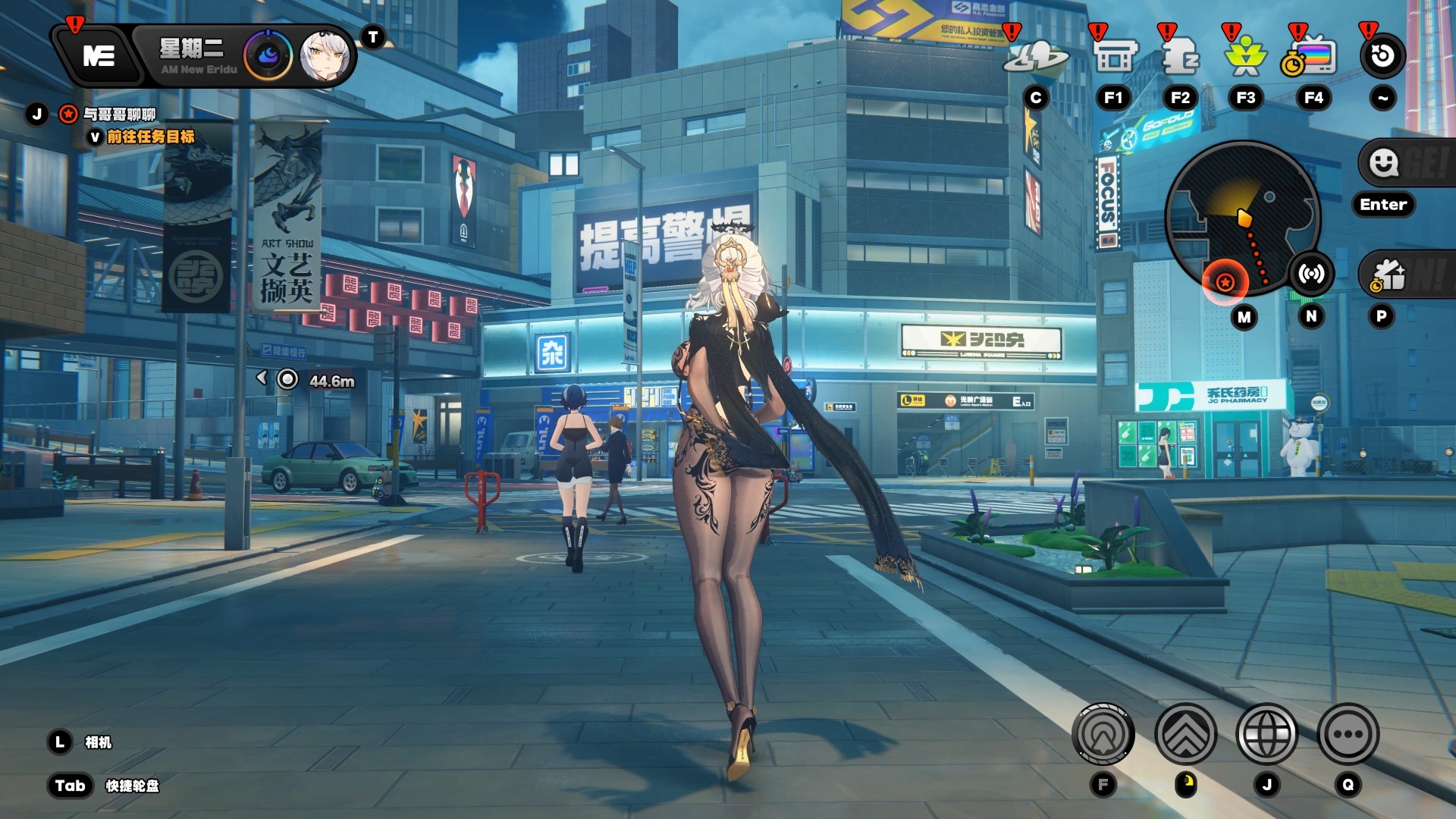
Task: Click the orange go-to-mission-target prompt
Action: click(150, 137)
